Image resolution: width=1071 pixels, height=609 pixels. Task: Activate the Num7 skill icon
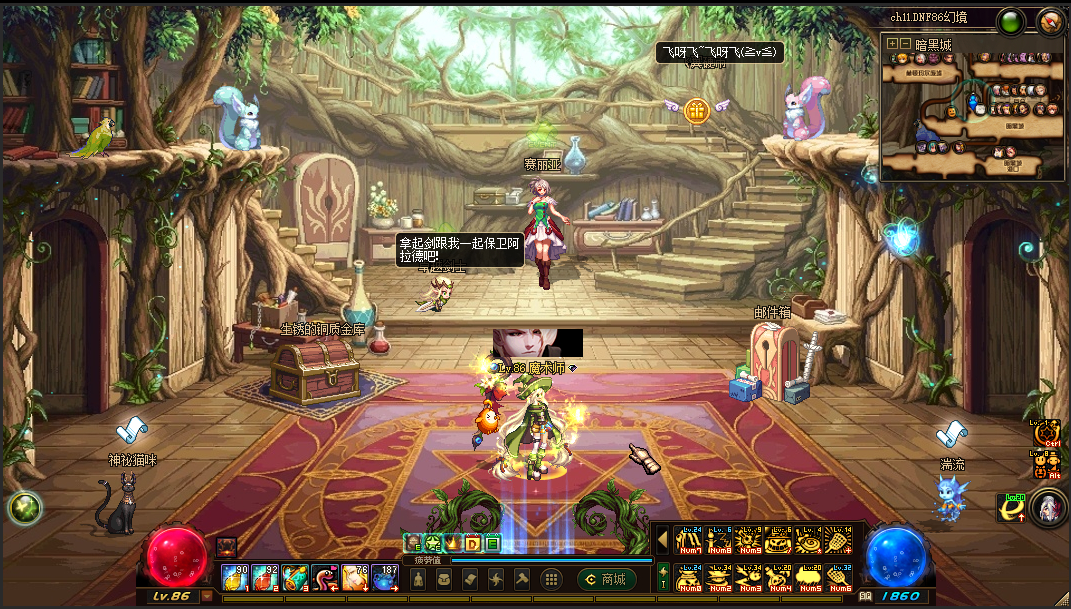[x=689, y=540]
